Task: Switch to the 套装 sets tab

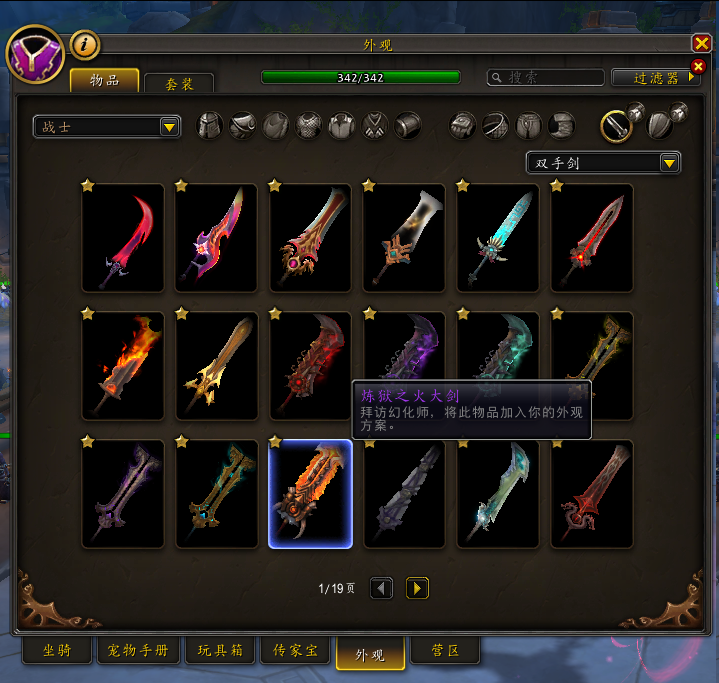Action: 178,84
